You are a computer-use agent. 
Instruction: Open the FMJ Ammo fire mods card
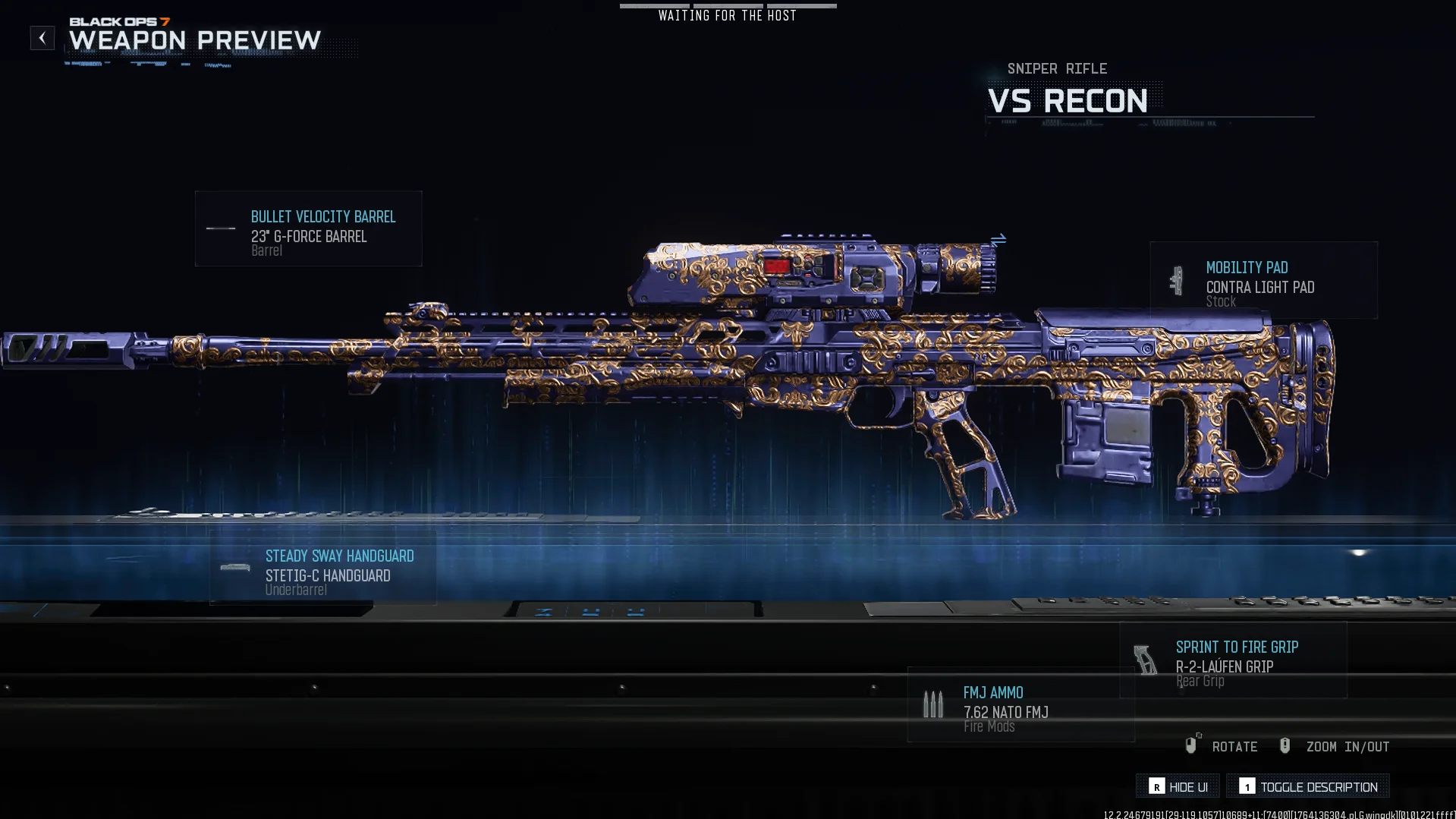click(1020, 704)
